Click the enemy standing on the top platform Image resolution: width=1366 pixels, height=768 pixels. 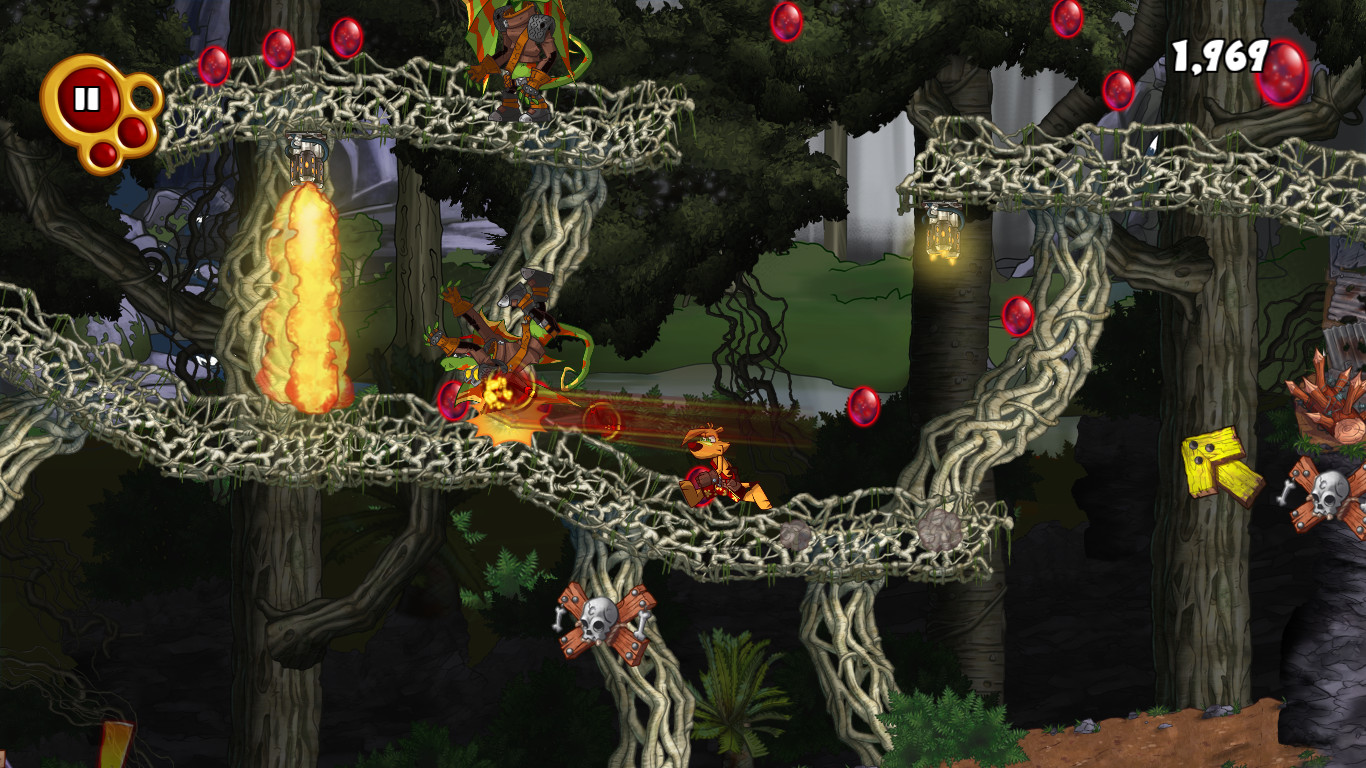pyautogui.click(x=520, y=60)
